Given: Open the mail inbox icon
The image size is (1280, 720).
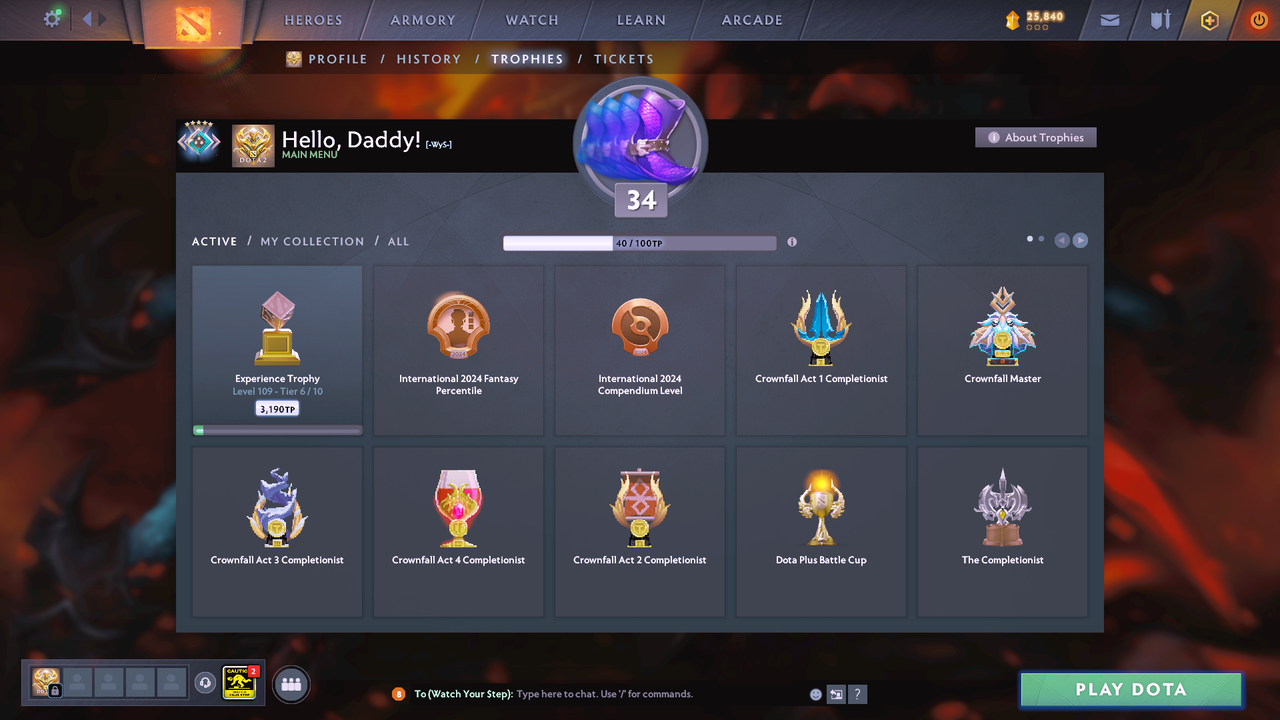Looking at the screenshot, I should (x=1108, y=19).
